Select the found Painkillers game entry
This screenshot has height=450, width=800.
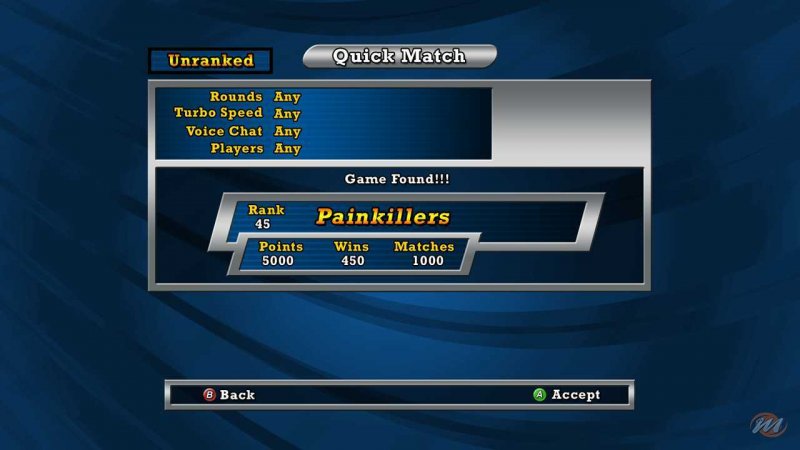point(383,217)
